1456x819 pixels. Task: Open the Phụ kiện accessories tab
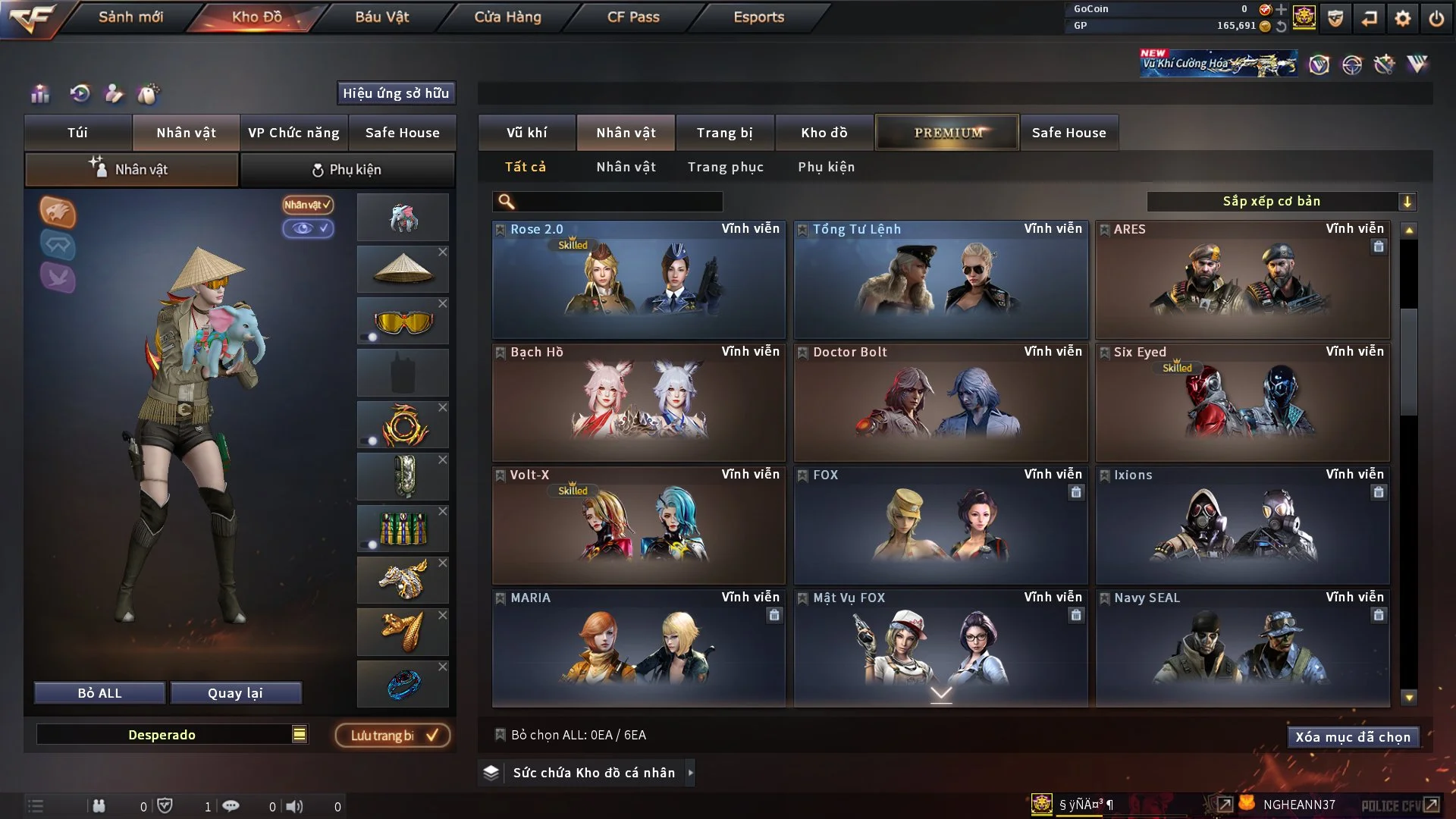tap(347, 170)
